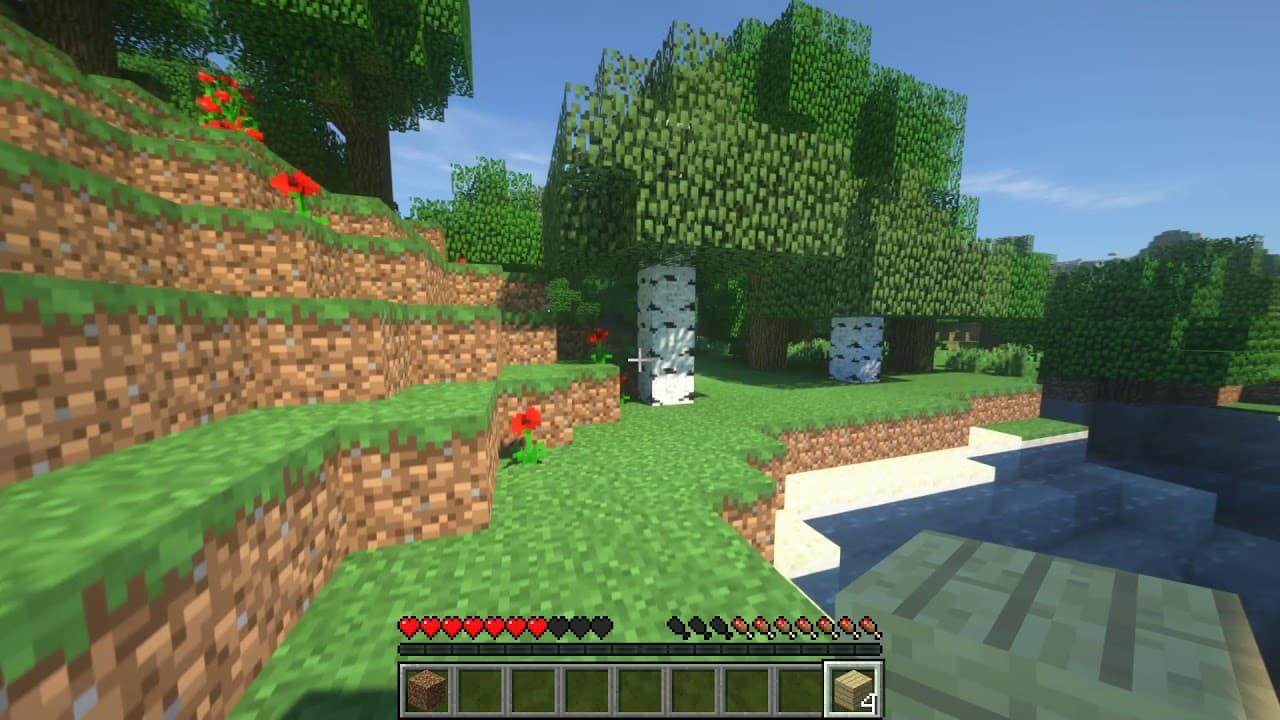Click the empty experience bar above the hotbar

click(x=640, y=650)
